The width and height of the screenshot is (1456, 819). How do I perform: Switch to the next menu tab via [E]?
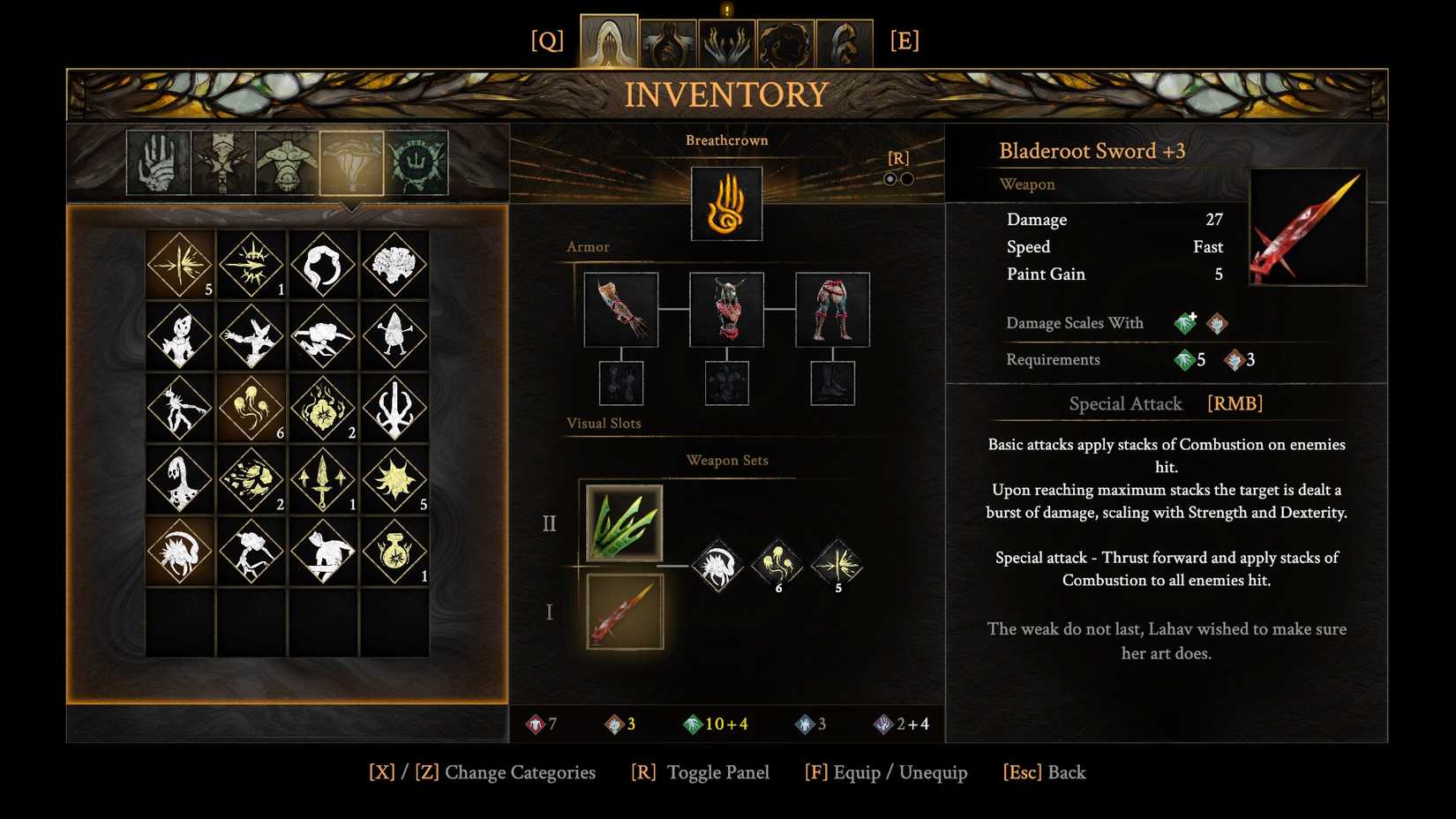(x=905, y=39)
